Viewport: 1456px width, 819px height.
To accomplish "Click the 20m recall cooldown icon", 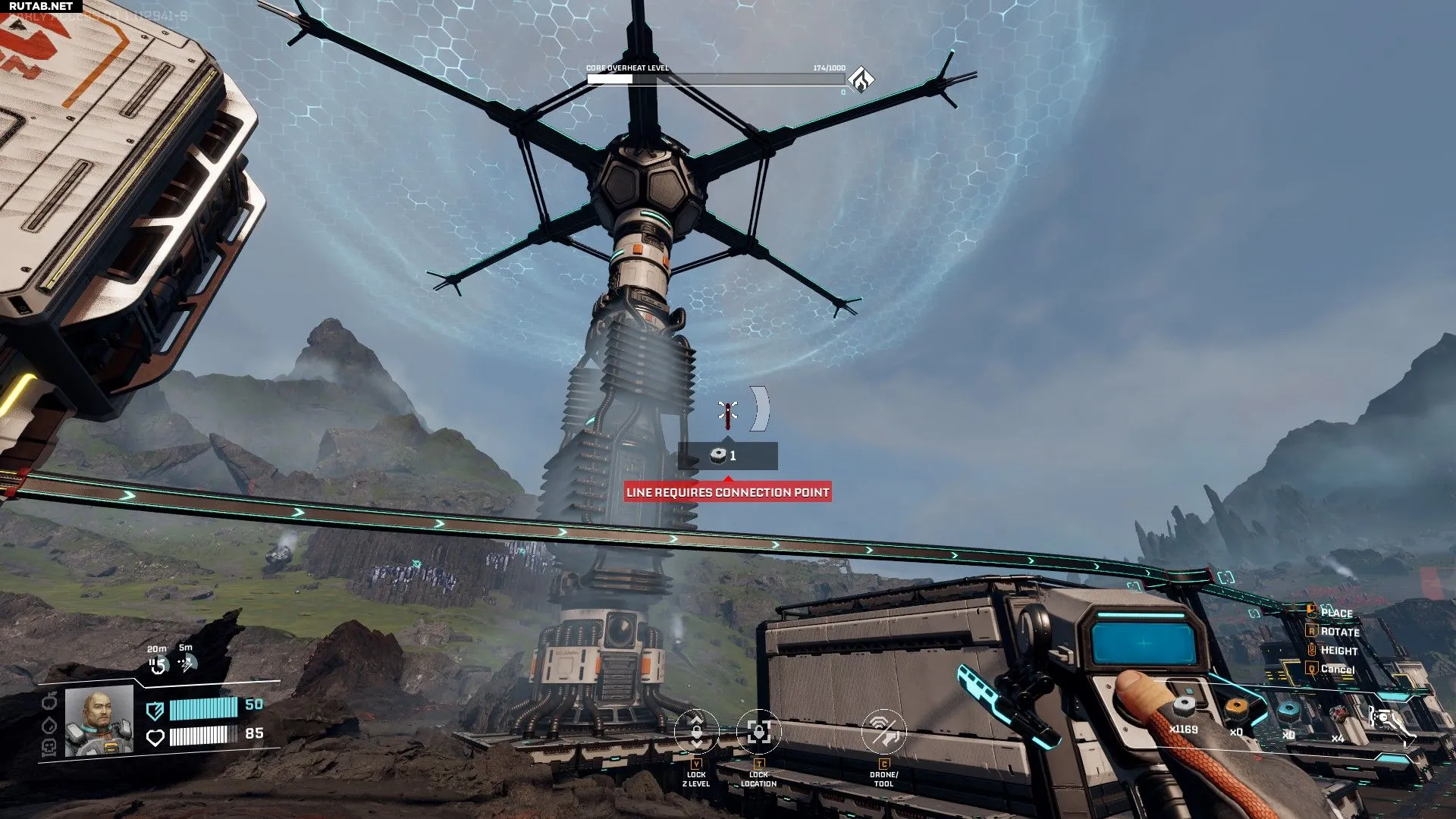I will tap(157, 666).
